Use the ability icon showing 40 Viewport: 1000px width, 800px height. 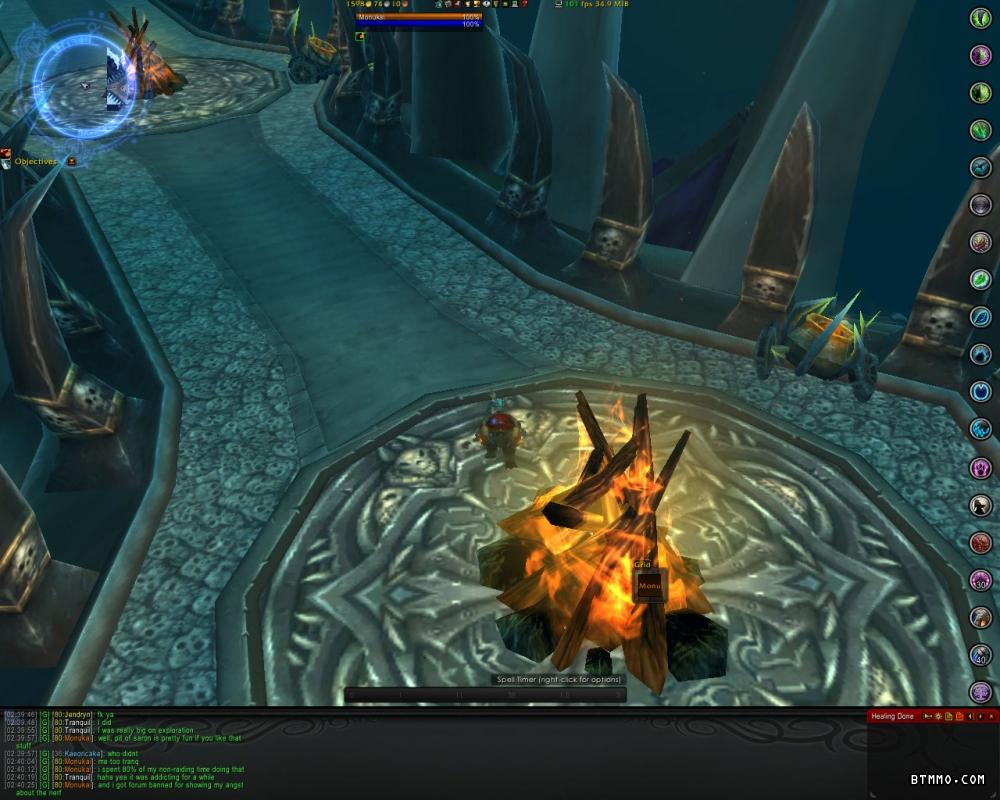pos(981,655)
